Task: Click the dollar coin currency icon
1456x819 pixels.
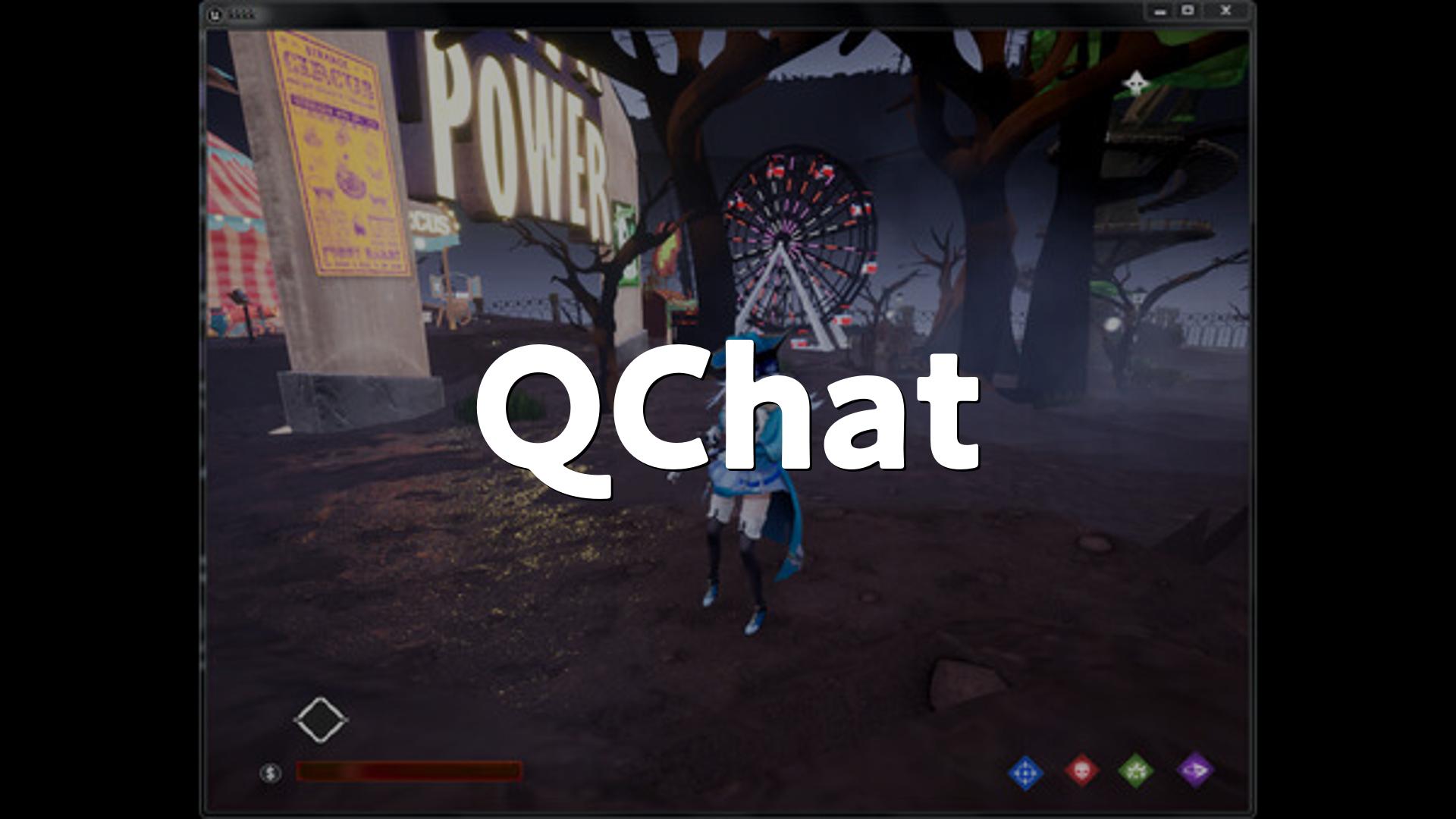Action: [270, 773]
